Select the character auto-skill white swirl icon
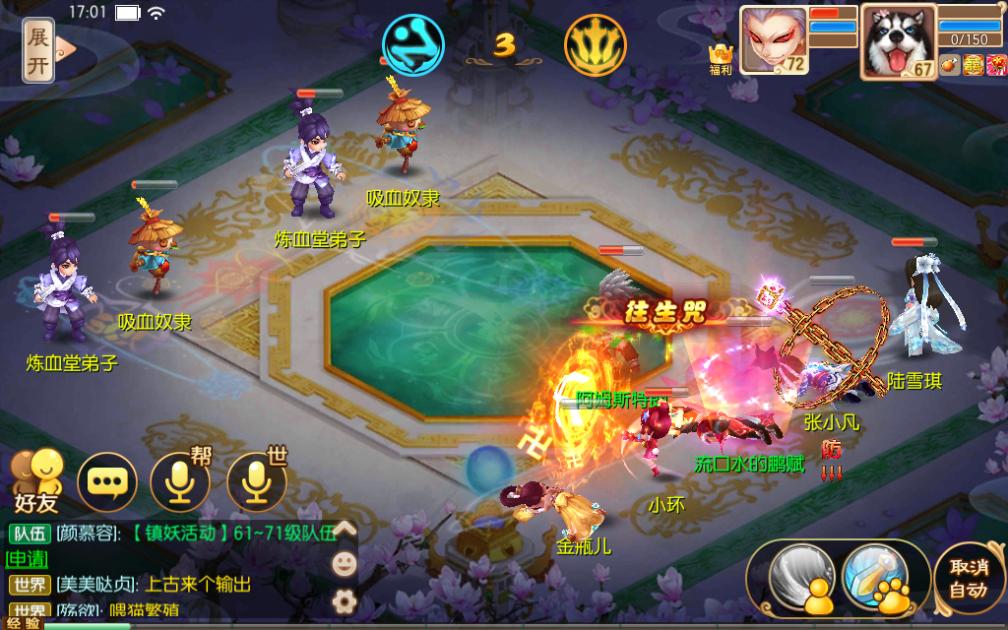The width and height of the screenshot is (1008, 630). (x=795, y=576)
